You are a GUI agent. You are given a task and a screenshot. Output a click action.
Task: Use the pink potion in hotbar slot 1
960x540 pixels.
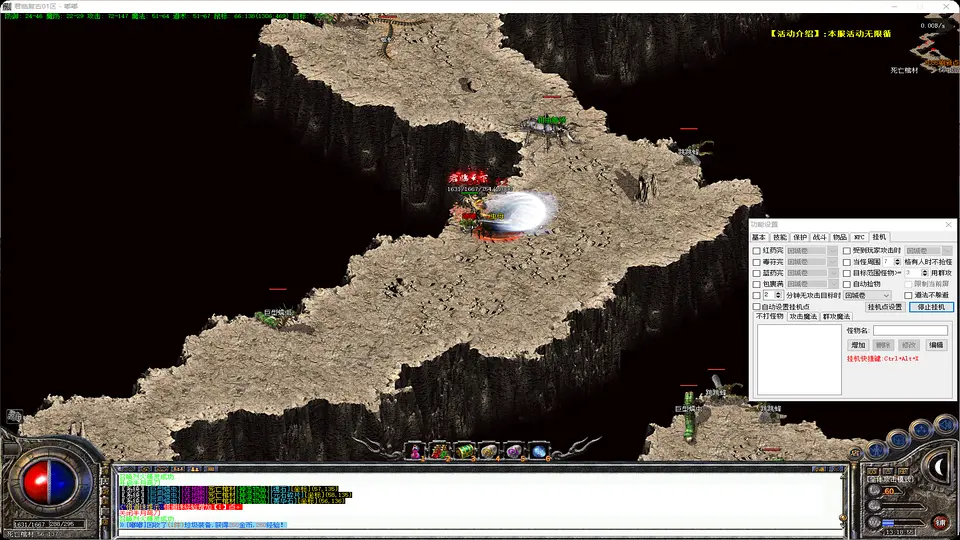(x=415, y=451)
